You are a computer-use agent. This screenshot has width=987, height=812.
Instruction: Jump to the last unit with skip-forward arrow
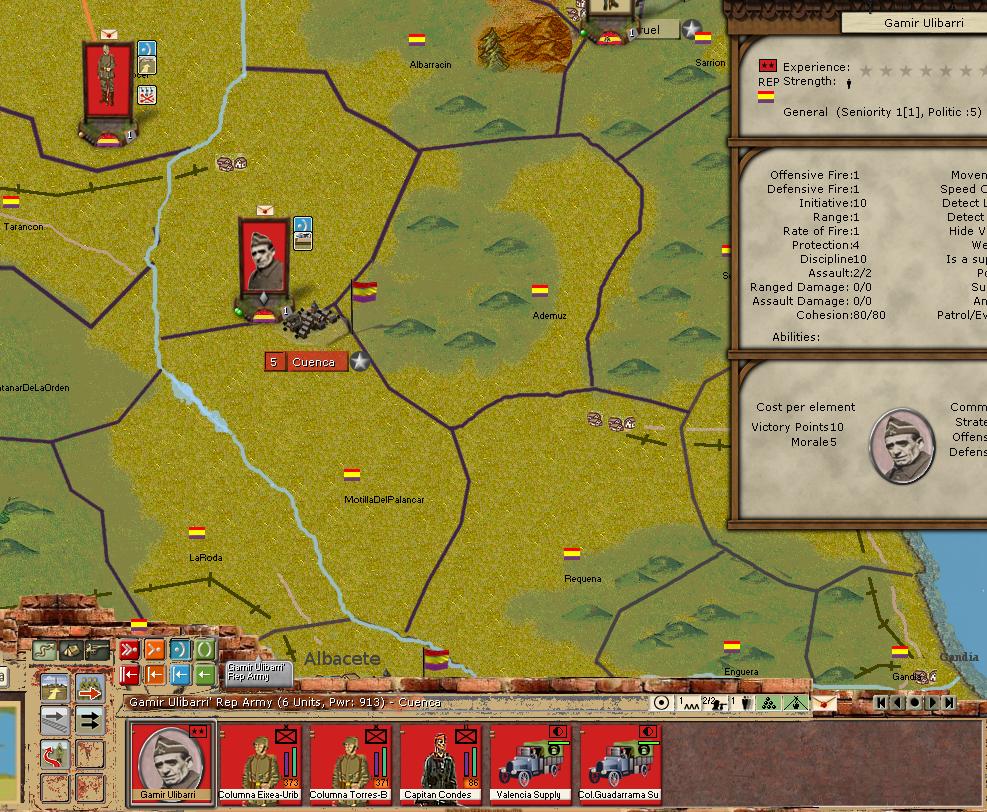(950, 703)
